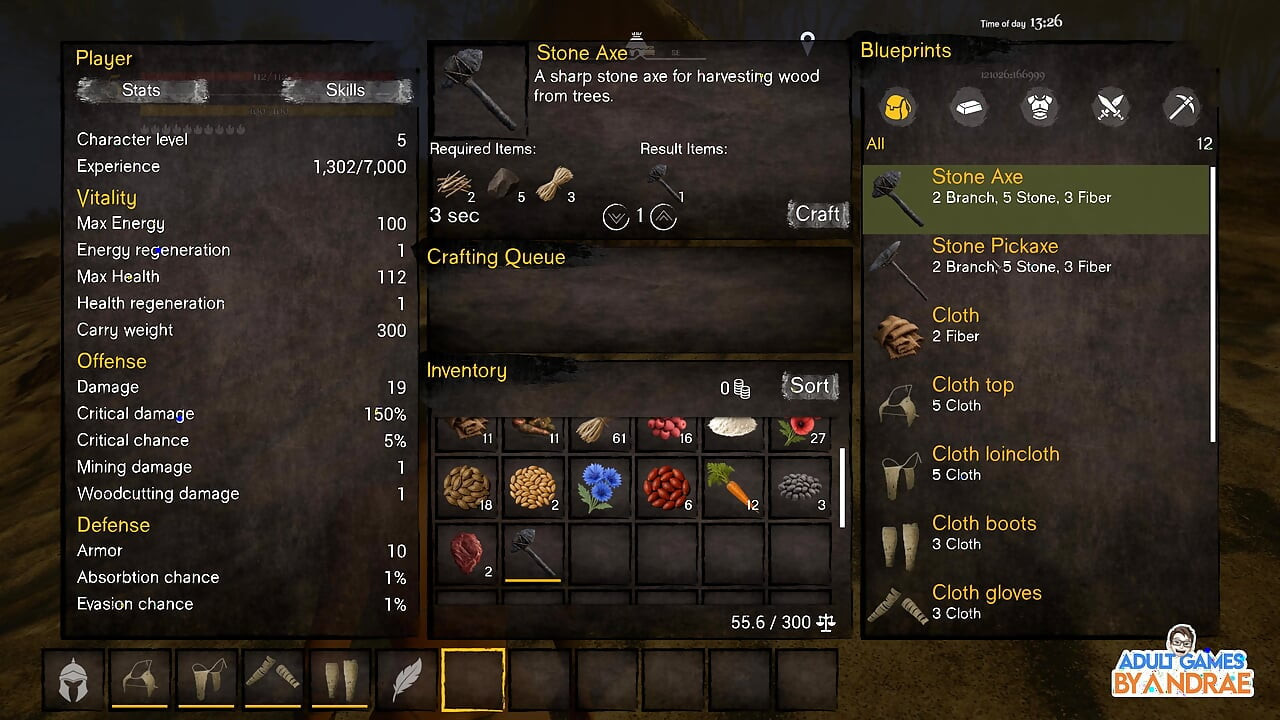Filter blueprints by pickaxe tools category
Viewport: 1280px width, 720px height.
(x=1182, y=107)
